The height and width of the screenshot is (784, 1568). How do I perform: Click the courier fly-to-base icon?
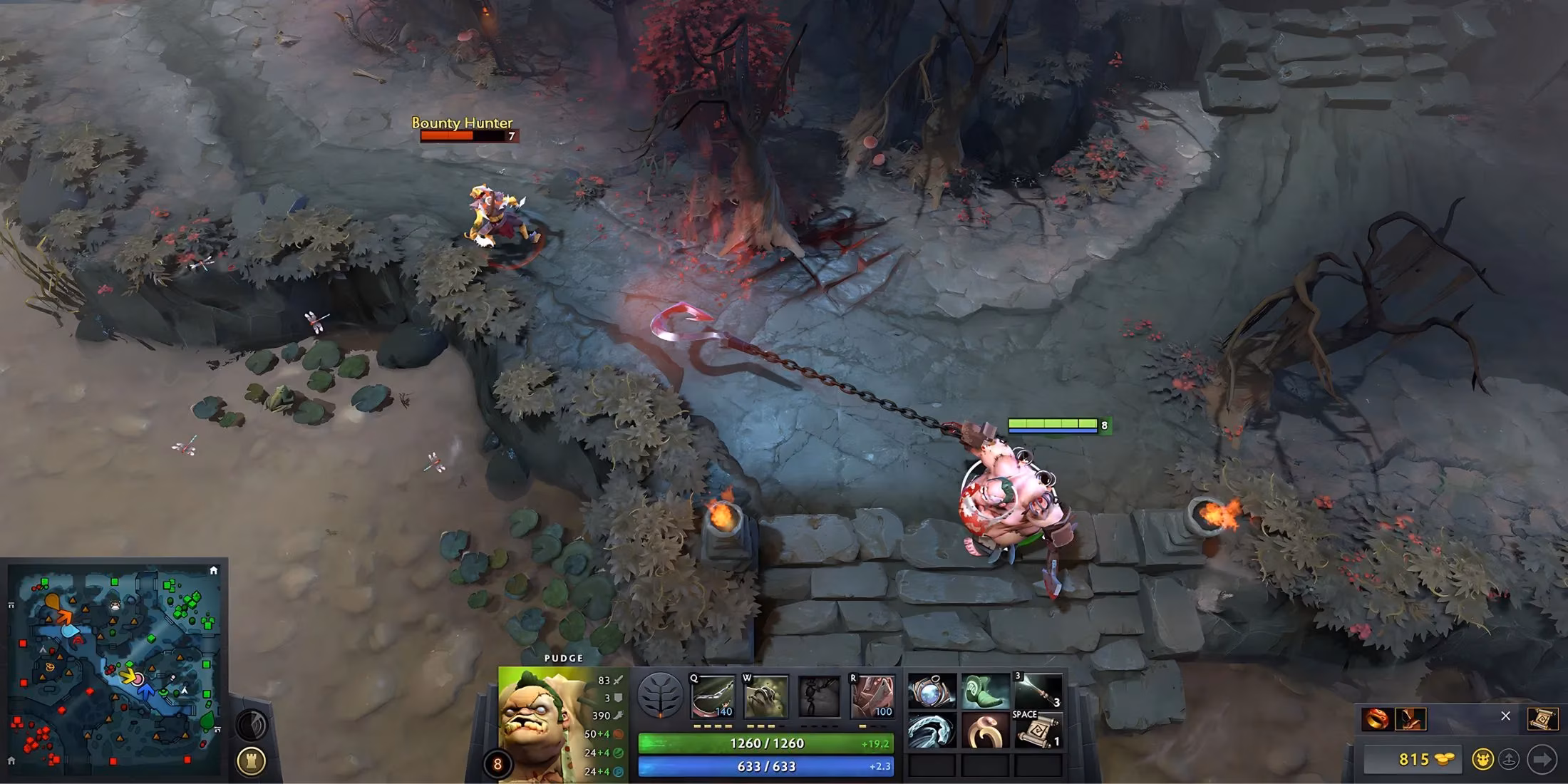1510,759
